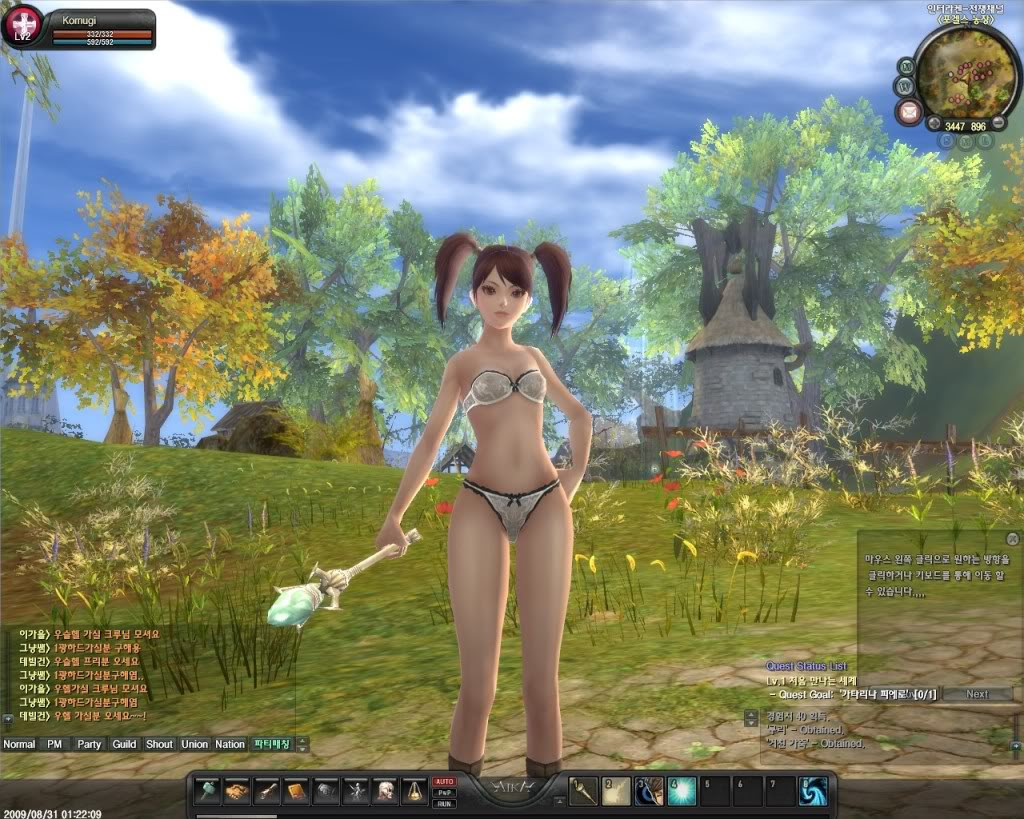This screenshot has width=1024, height=819.
Task: Switch chat to the Normal channel
Action: click(19, 744)
